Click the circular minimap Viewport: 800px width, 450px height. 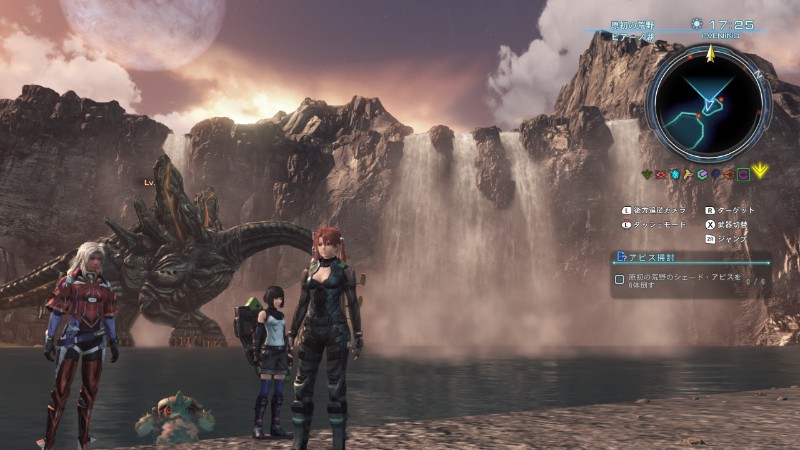(x=708, y=103)
